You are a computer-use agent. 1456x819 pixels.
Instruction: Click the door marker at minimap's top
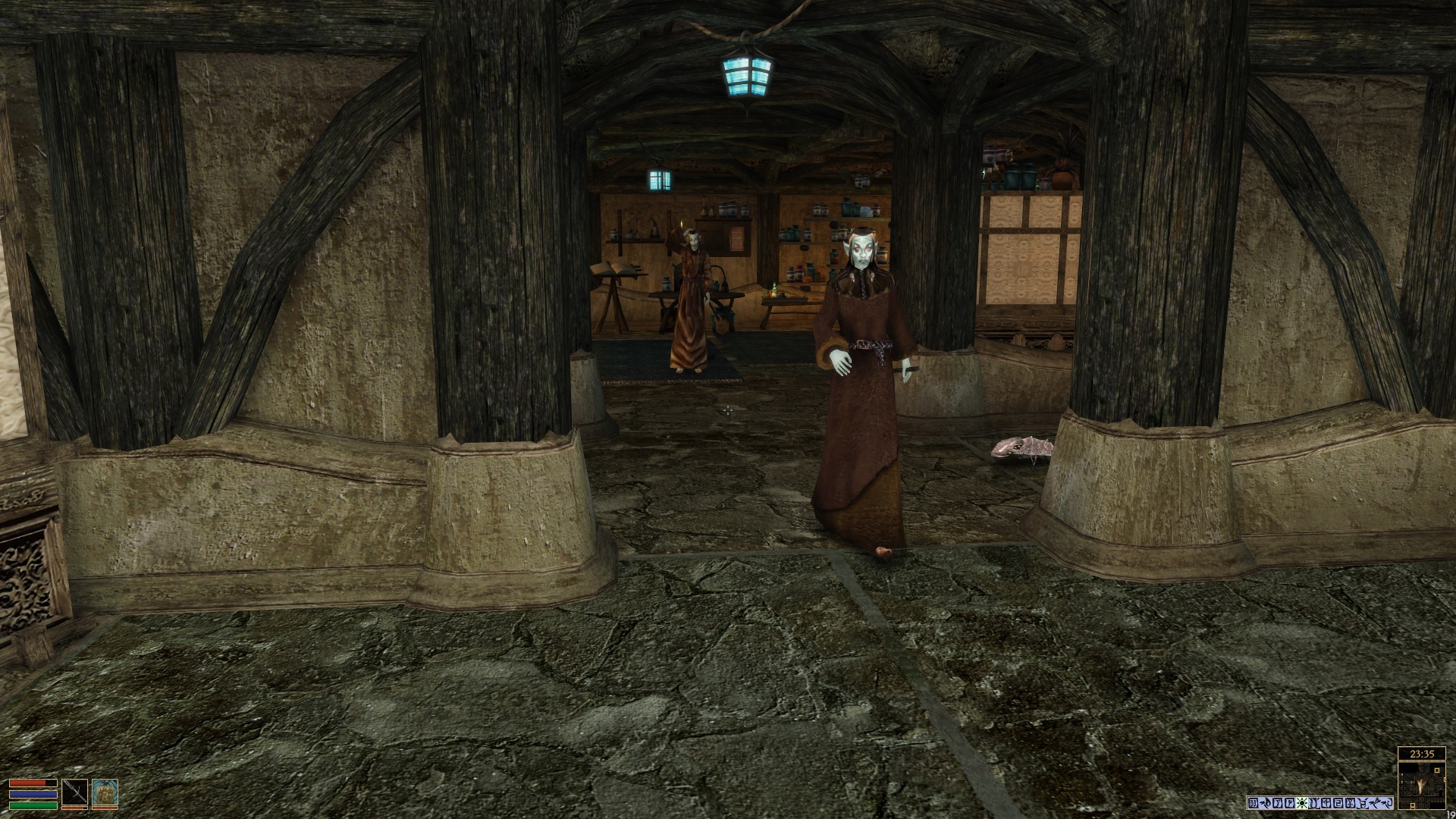[x=1437, y=770]
